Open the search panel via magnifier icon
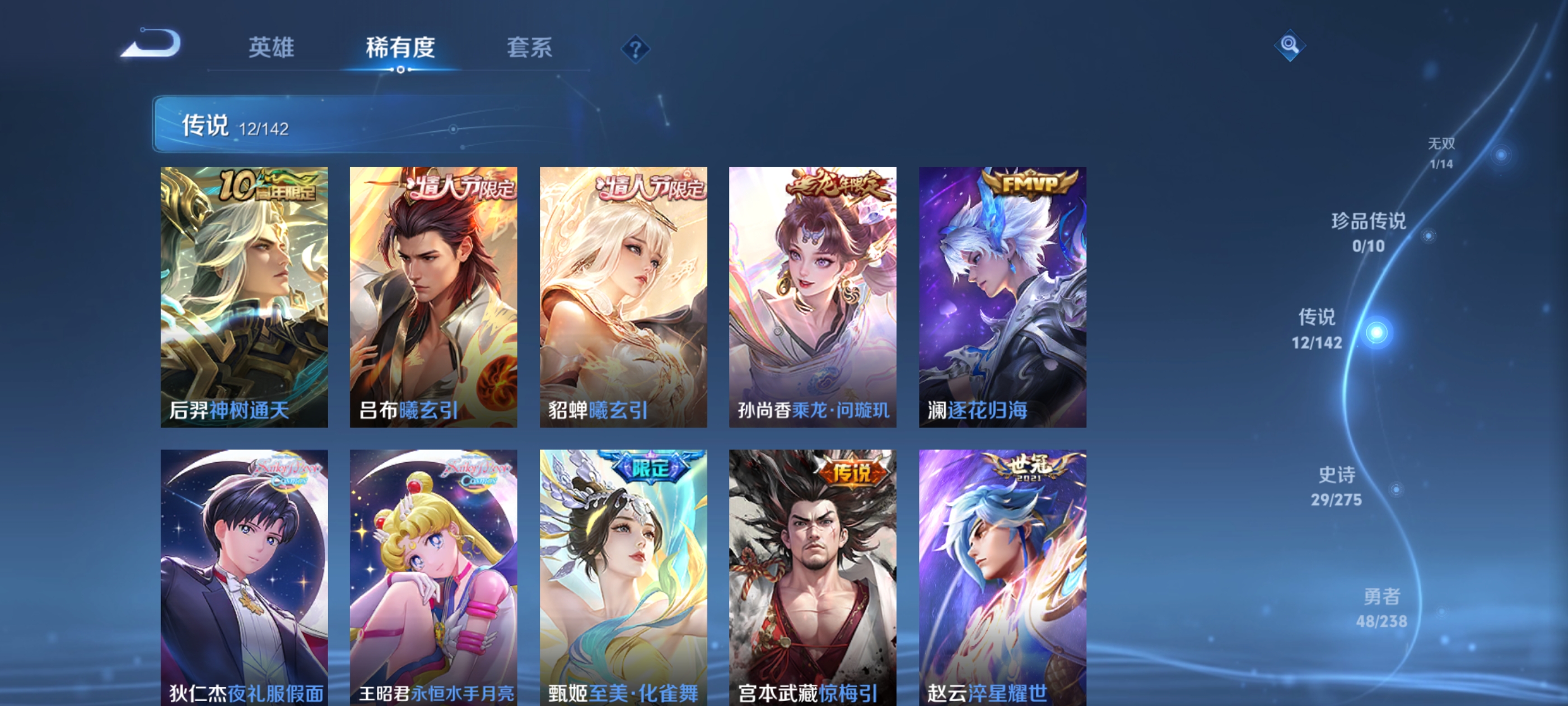 click(x=1290, y=45)
